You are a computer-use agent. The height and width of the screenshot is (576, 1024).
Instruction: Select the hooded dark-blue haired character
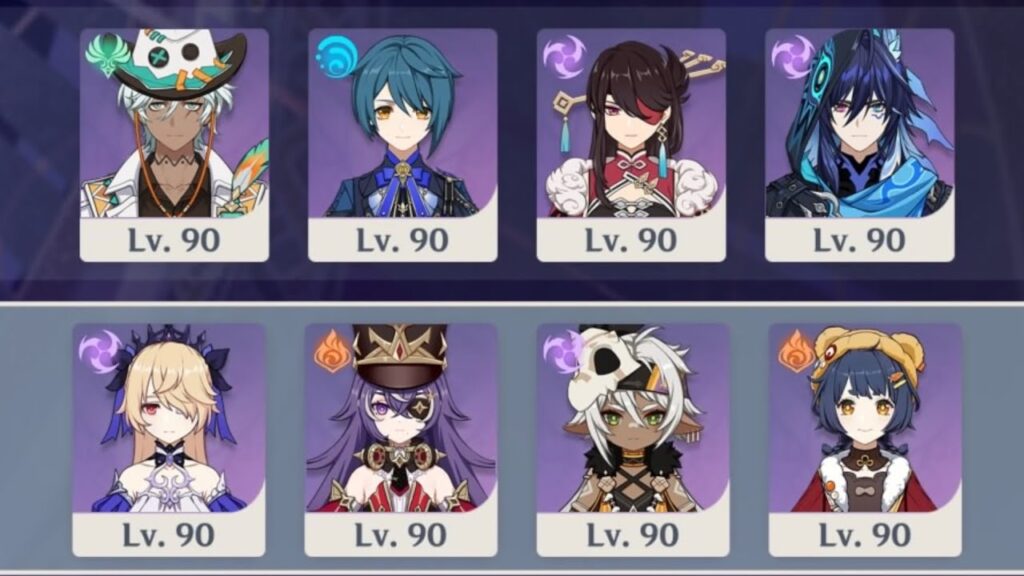click(859, 144)
